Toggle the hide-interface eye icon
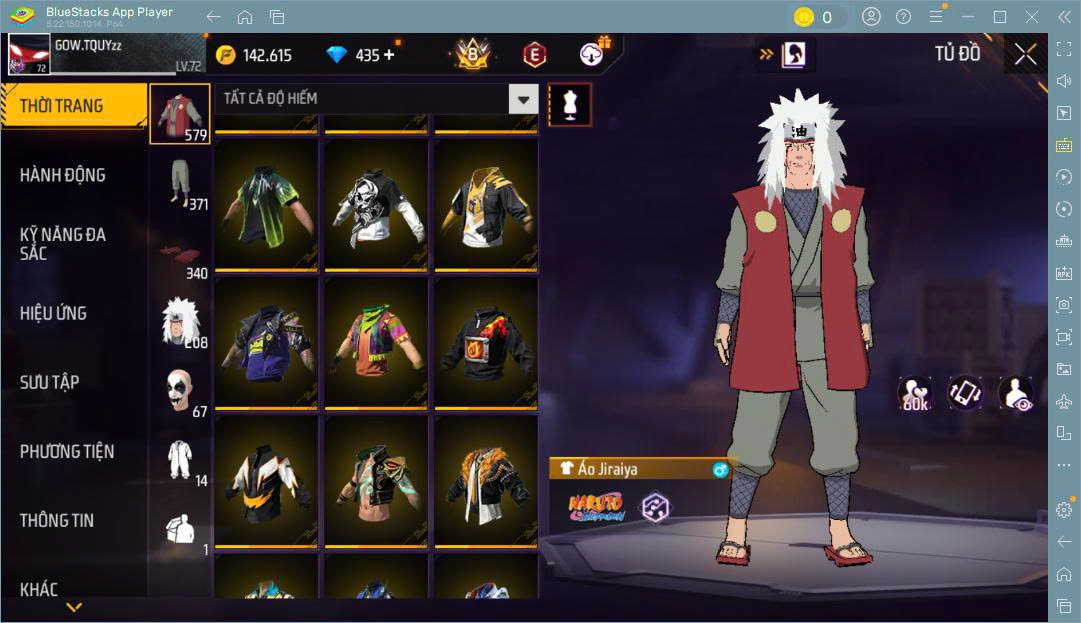 tap(1015, 394)
